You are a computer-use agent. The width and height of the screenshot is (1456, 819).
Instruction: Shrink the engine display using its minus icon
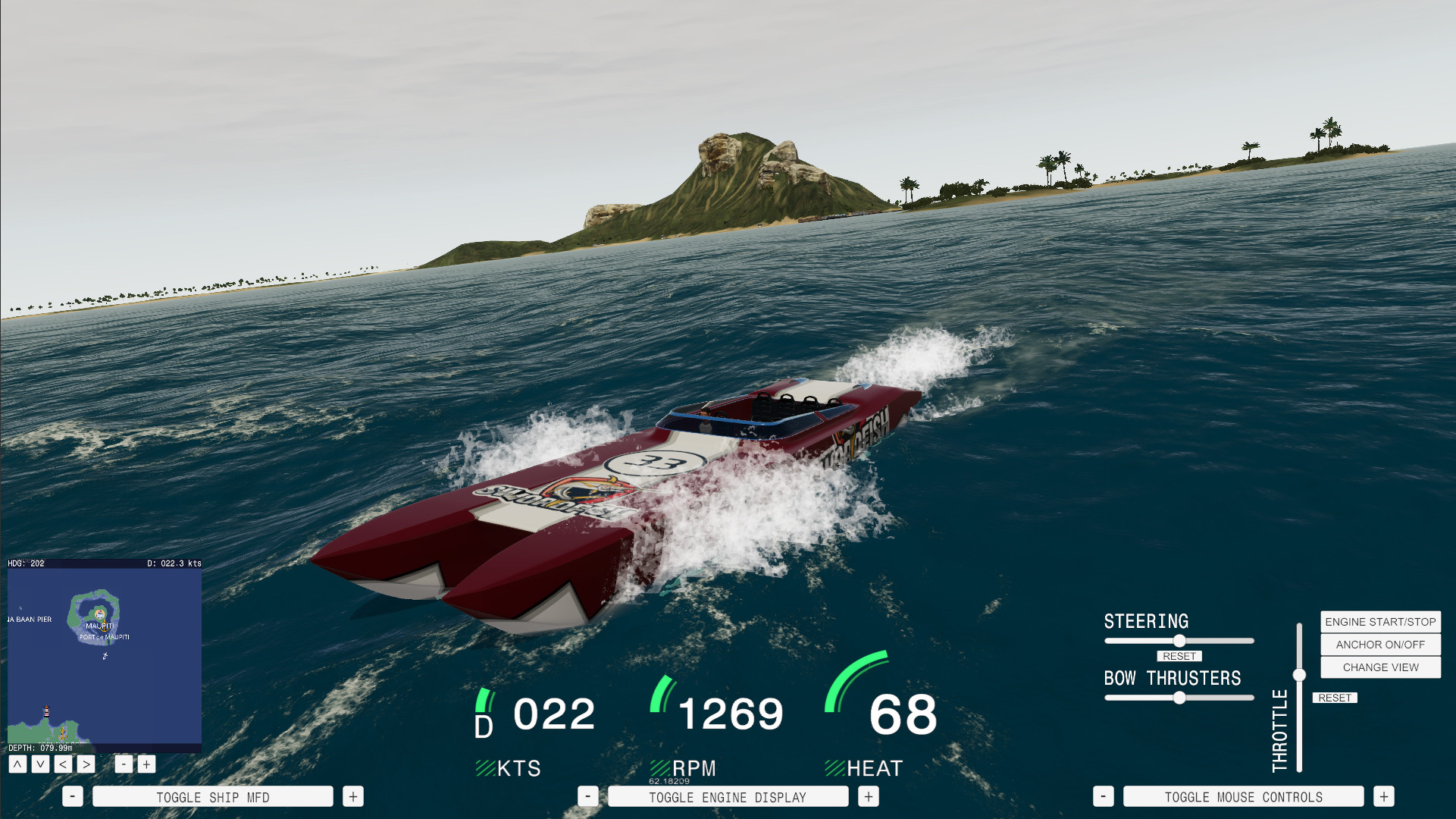[x=587, y=796]
